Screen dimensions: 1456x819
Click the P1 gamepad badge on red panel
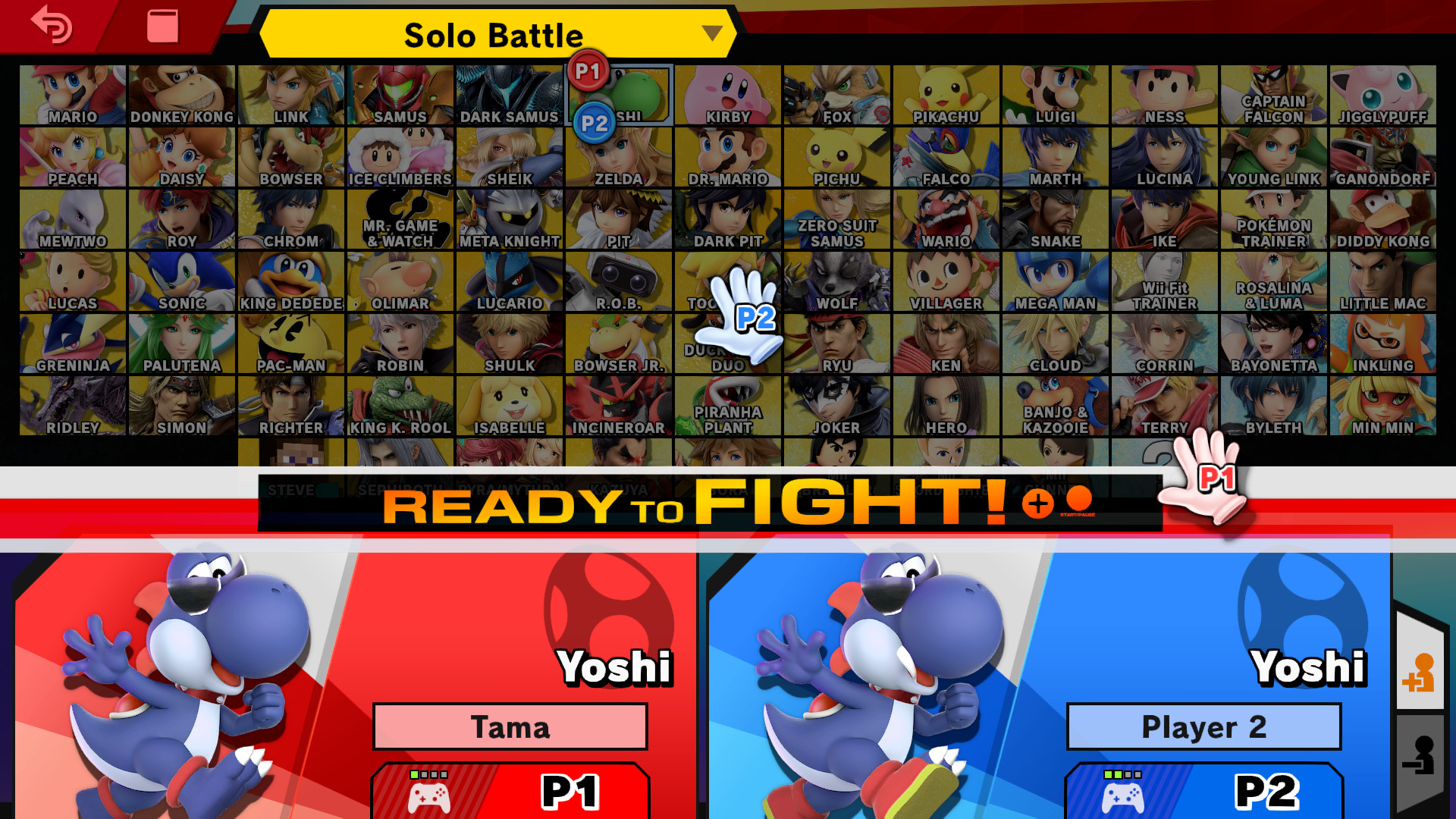point(510,791)
